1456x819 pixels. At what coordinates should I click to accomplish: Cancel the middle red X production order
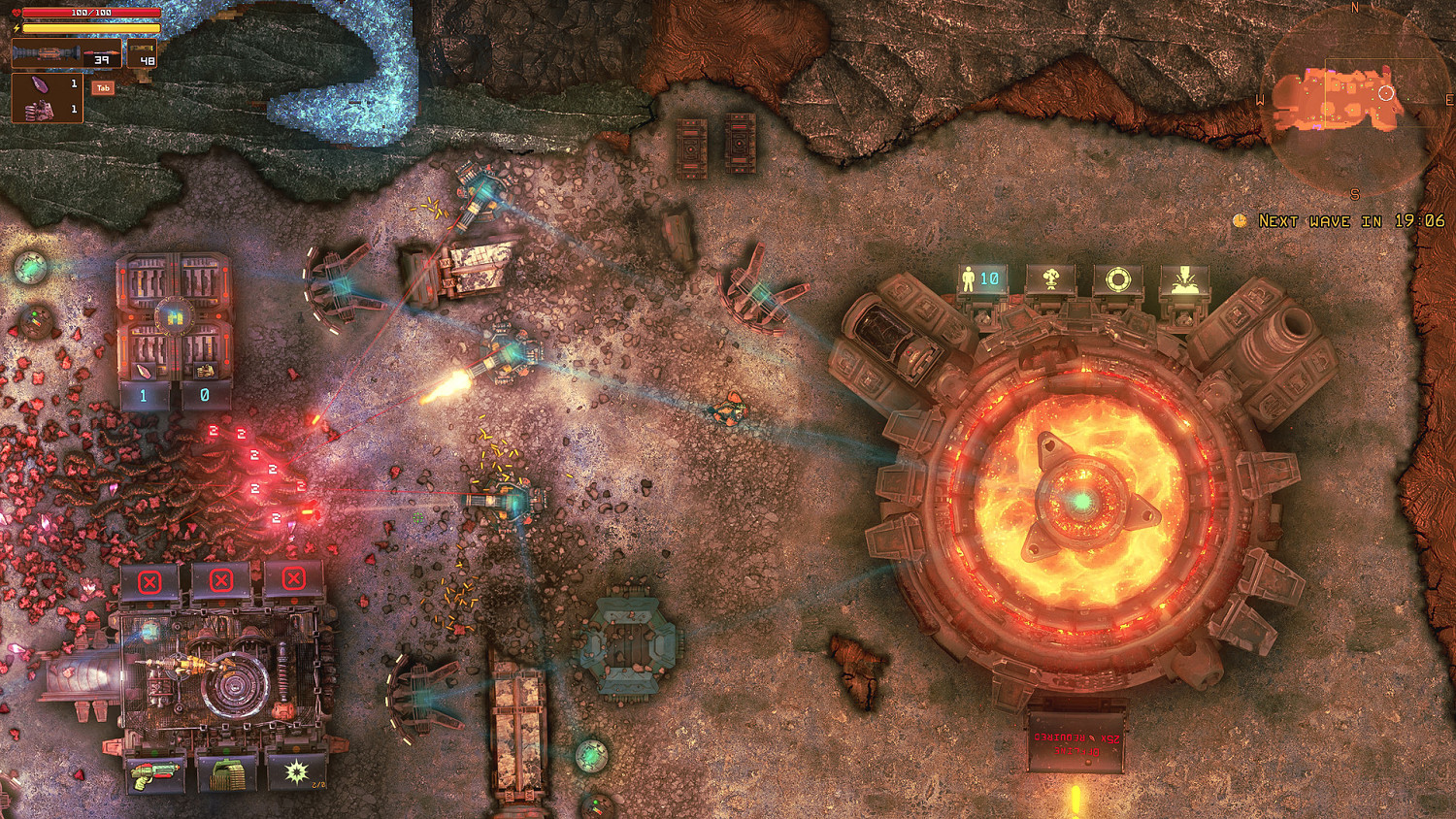[x=220, y=582]
